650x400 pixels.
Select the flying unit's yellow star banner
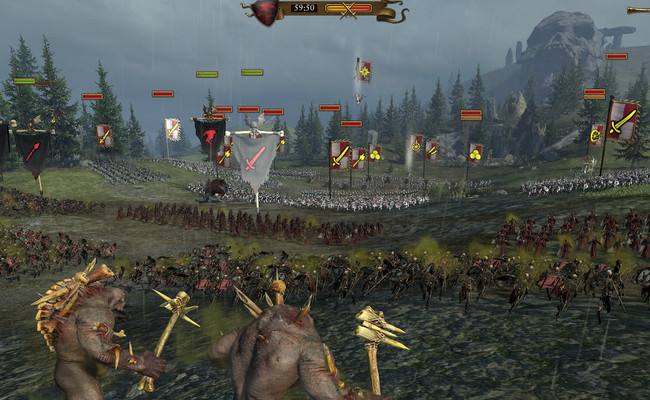point(364,71)
